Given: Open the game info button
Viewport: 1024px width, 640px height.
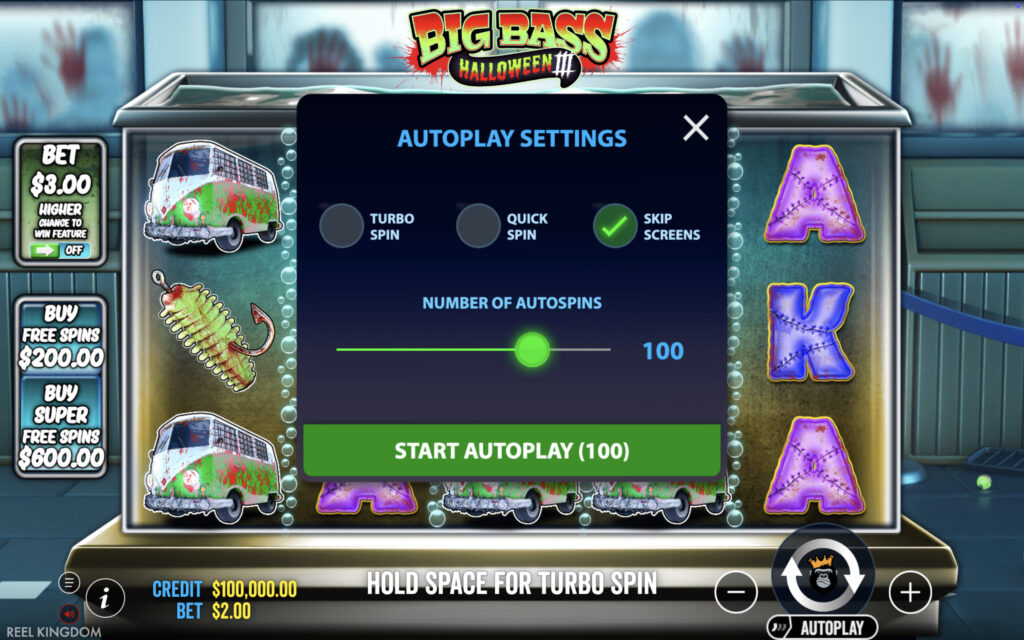Looking at the screenshot, I should point(105,597).
